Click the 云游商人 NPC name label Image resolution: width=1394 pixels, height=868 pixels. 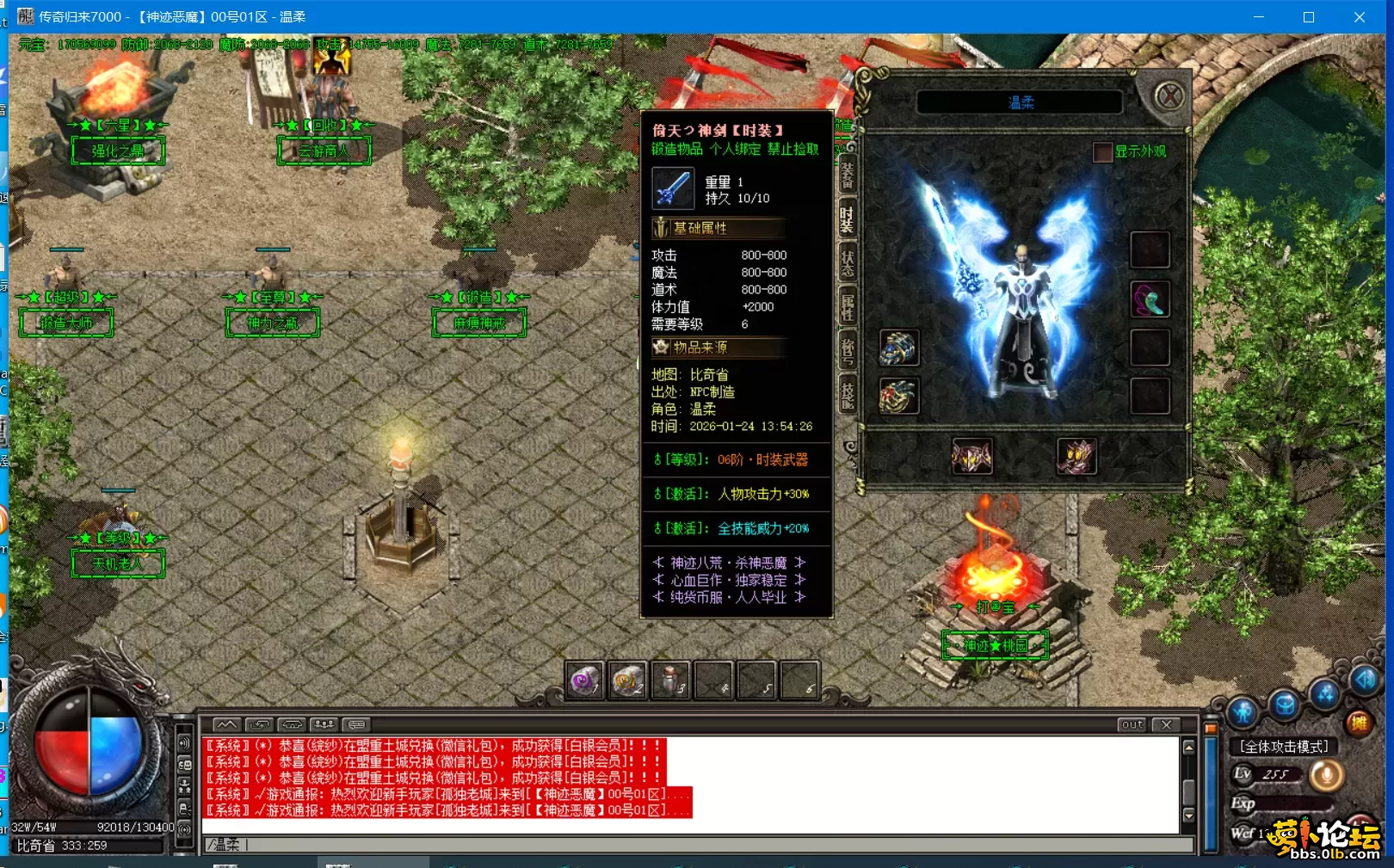(x=324, y=151)
